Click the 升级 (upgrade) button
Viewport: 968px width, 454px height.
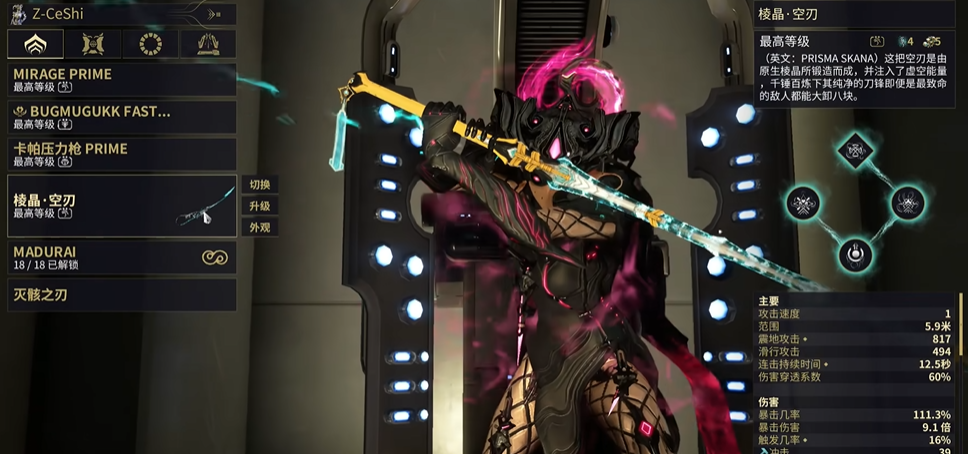[260, 206]
